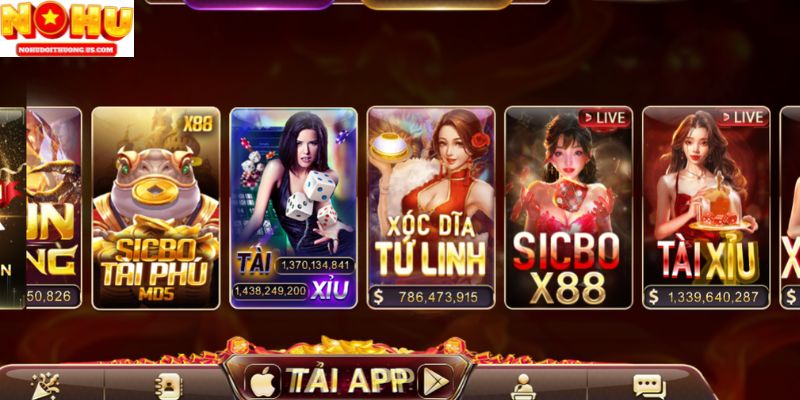Open the contact book icon
Screen dimensions: 800x400
[167, 386]
